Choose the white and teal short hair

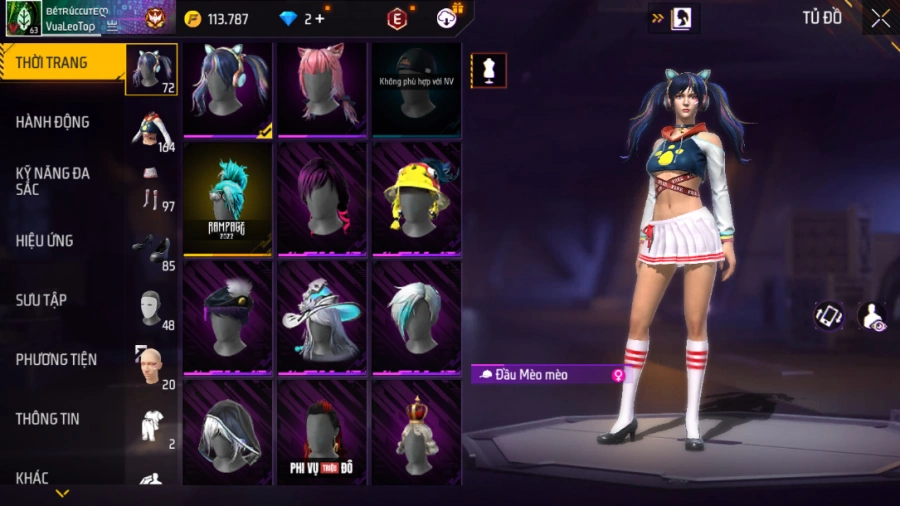coord(416,315)
